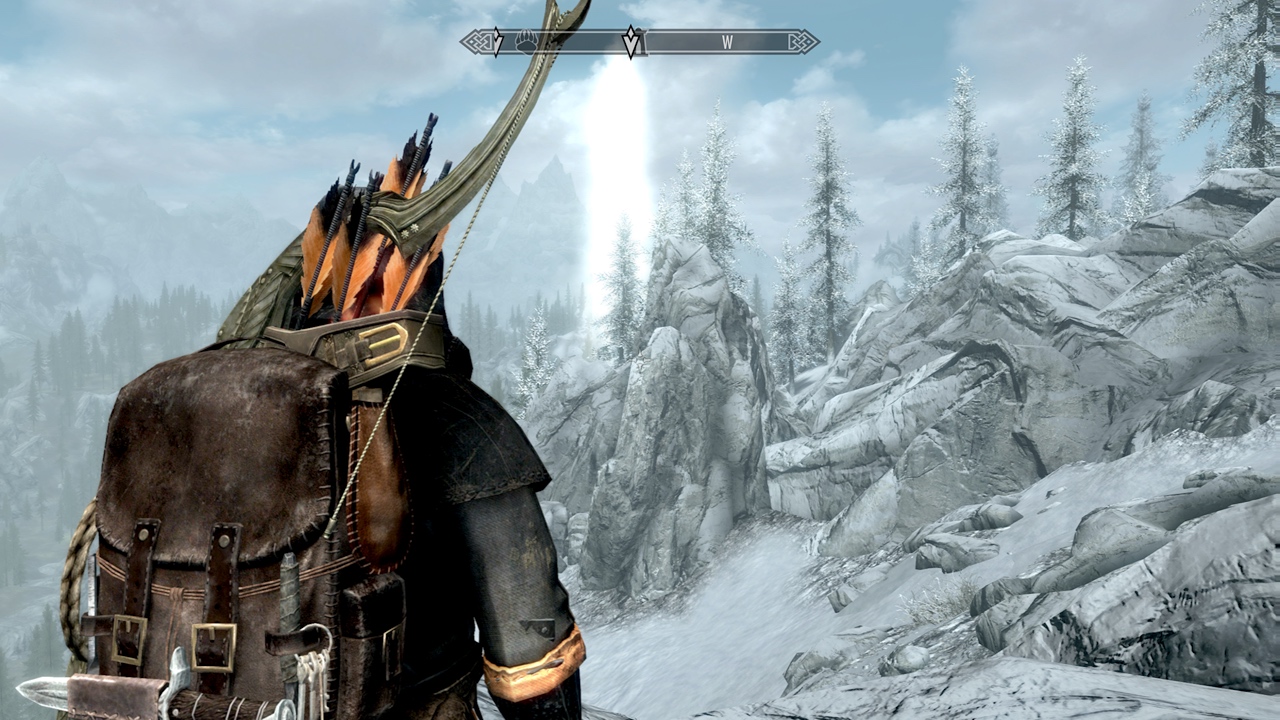This screenshot has height=720, width=1280.
Task: Click the bear paw marker on the compass
Action: point(527,42)
